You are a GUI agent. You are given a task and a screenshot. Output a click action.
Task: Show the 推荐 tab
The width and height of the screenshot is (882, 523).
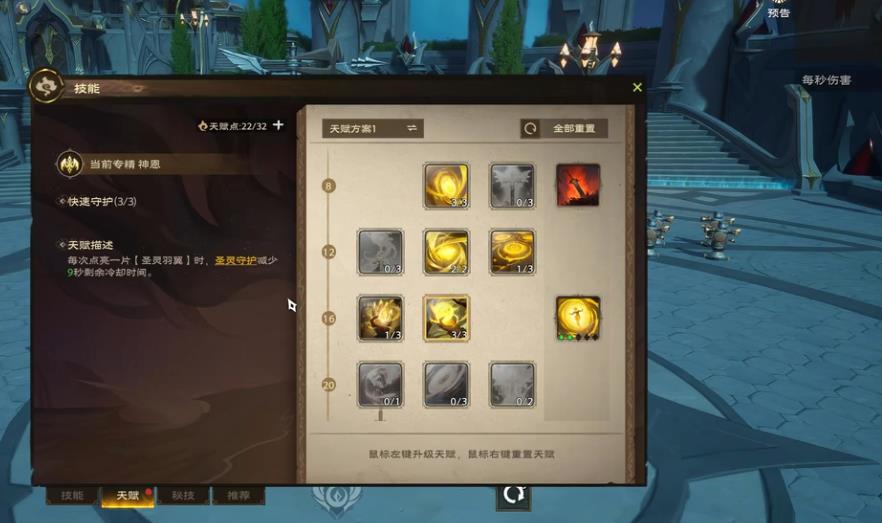(x=238, y=496)
